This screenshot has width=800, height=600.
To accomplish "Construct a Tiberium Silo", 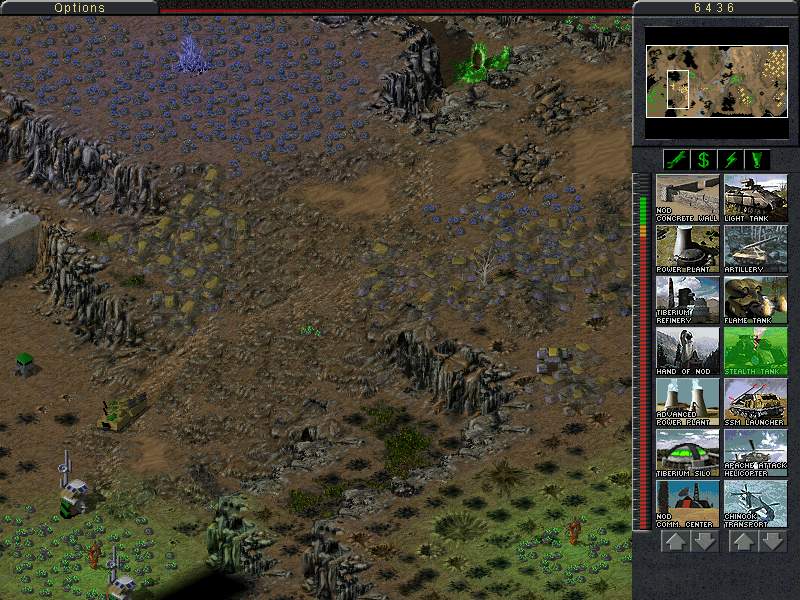I will pos(687,452).
